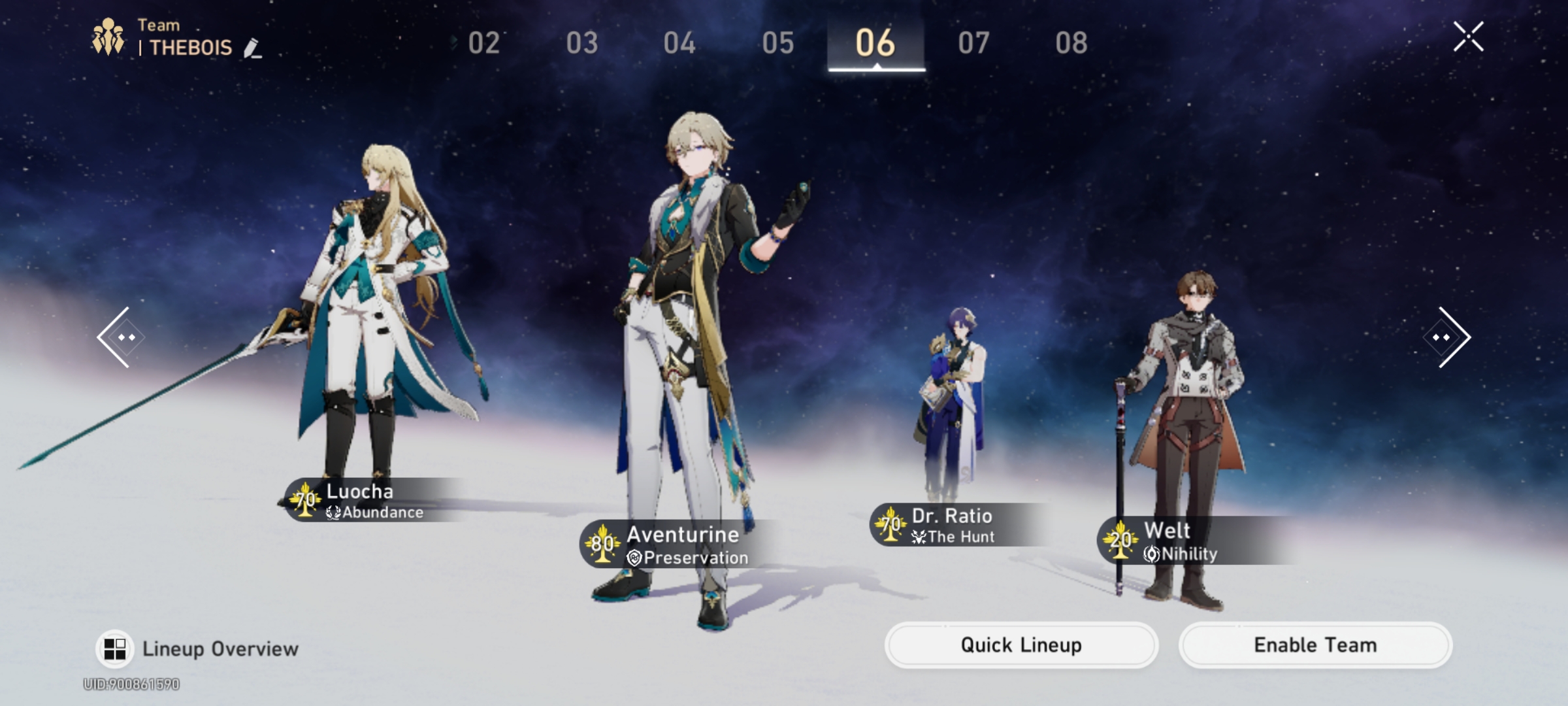Screen dimensions: 1568x706
Task: Go to team tab 08
Action: click(1071, 43)
